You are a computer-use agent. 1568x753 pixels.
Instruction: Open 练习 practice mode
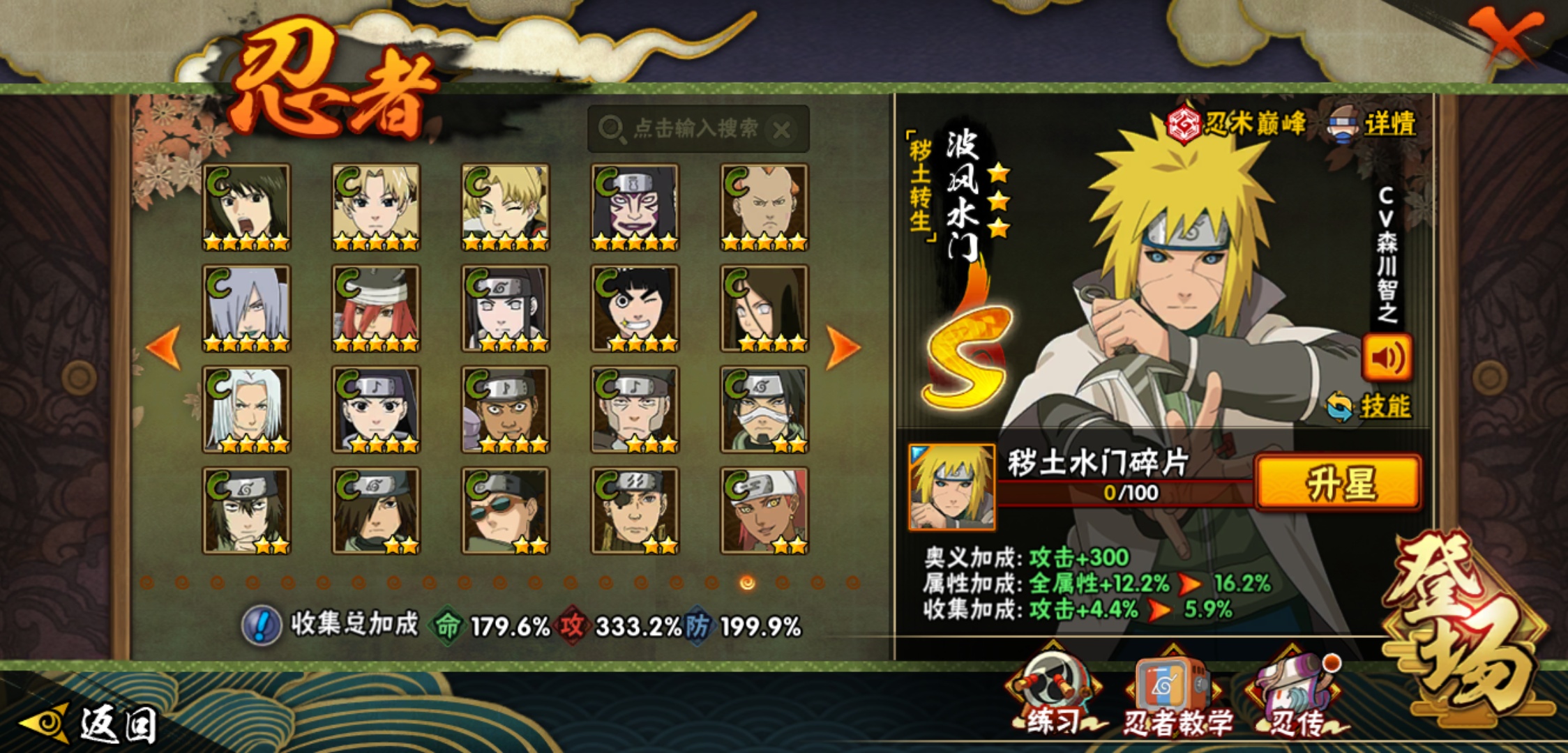[1052, 697]
